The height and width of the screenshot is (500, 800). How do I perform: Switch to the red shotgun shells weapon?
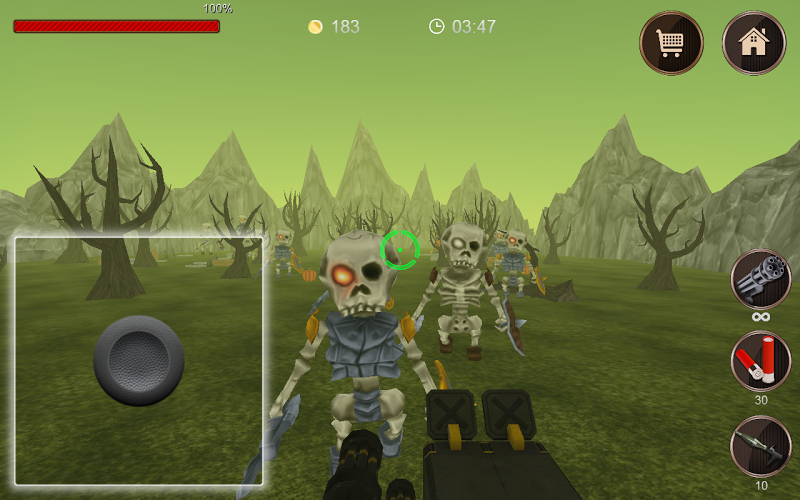[761, 361]
